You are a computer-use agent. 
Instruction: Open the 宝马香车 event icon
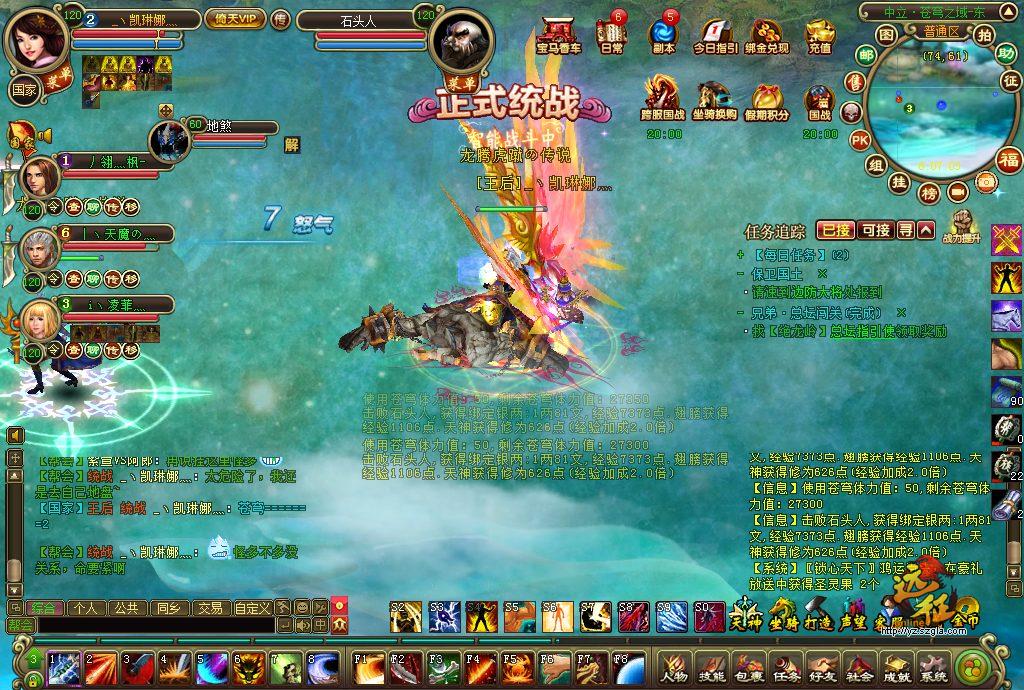coord(558,35)
